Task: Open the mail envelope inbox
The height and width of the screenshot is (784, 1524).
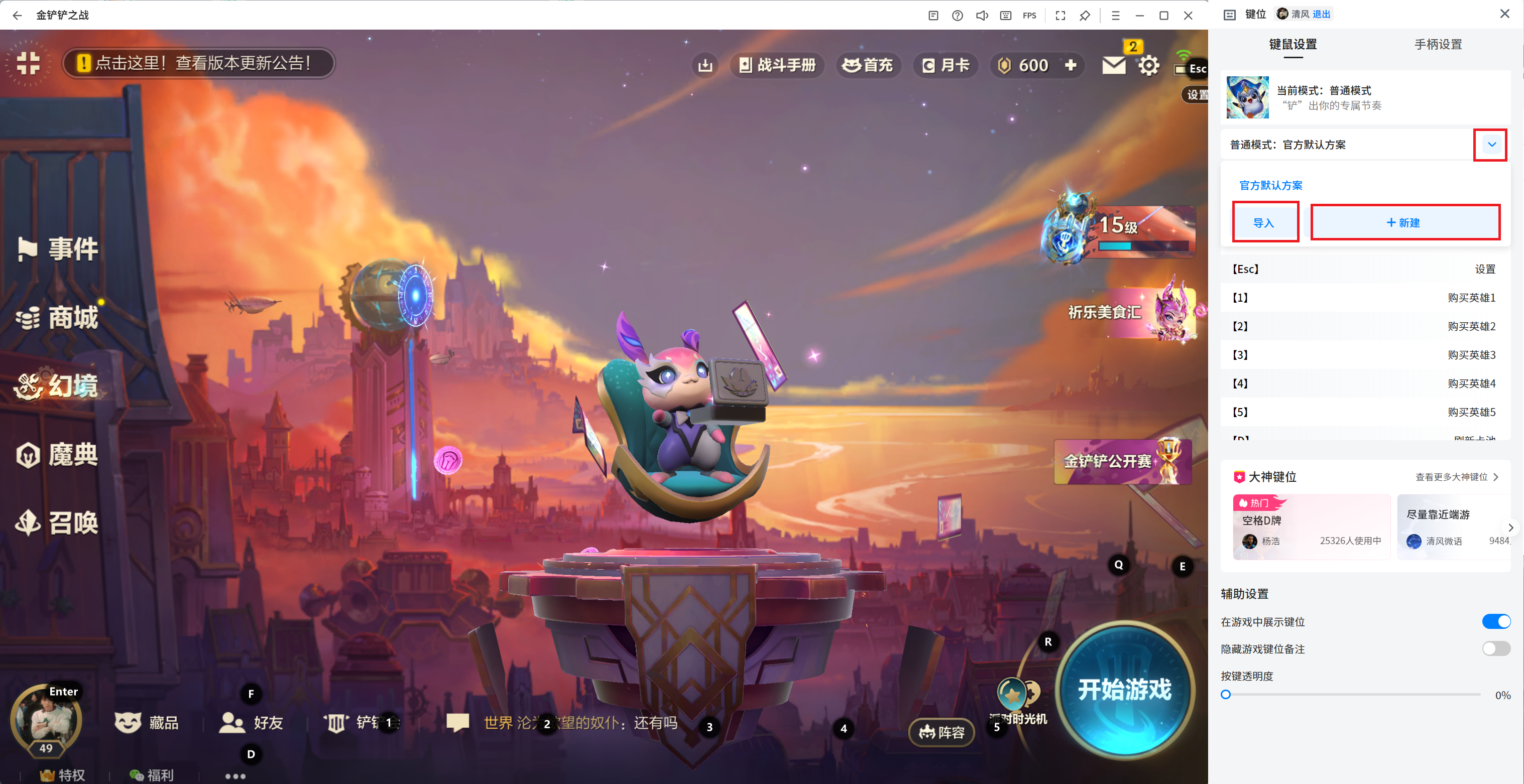Action: [1113, 65]
